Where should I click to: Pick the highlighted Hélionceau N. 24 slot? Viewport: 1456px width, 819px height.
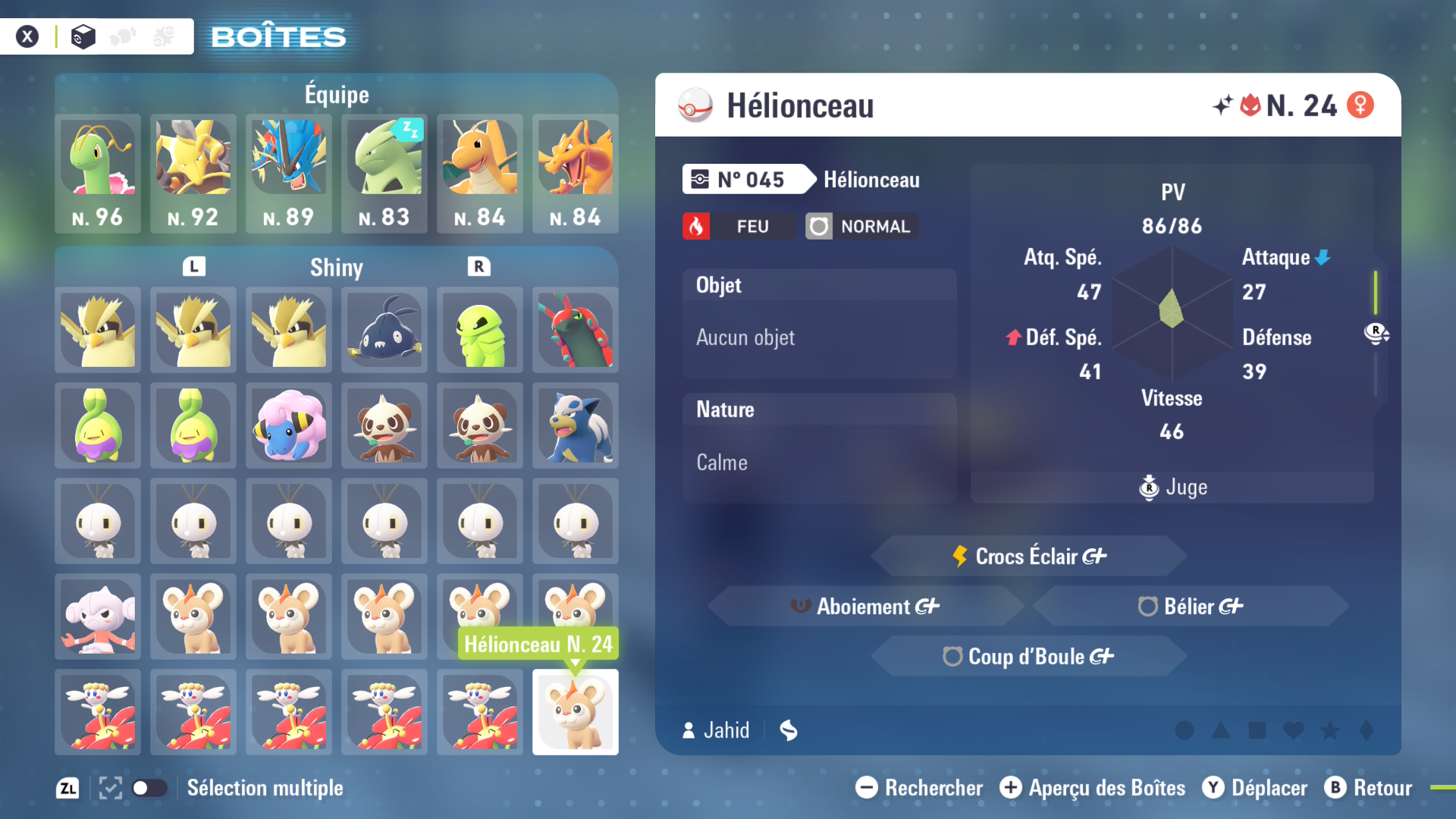(576, 713)
